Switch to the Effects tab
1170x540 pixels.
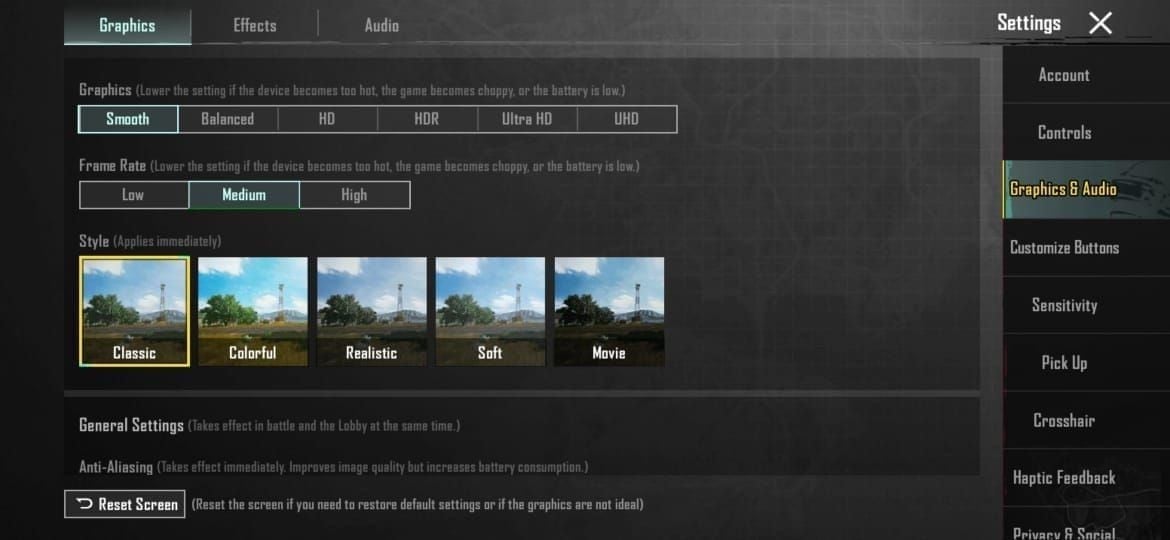(255, 25)
